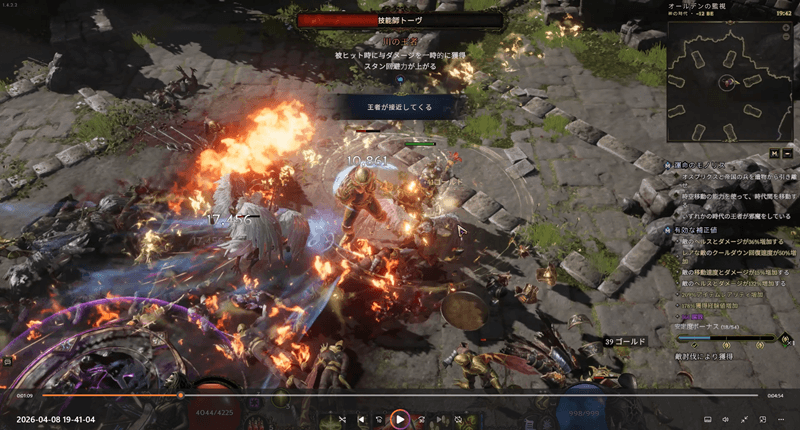Toggle the M map button below minimap

click(774, 153)
